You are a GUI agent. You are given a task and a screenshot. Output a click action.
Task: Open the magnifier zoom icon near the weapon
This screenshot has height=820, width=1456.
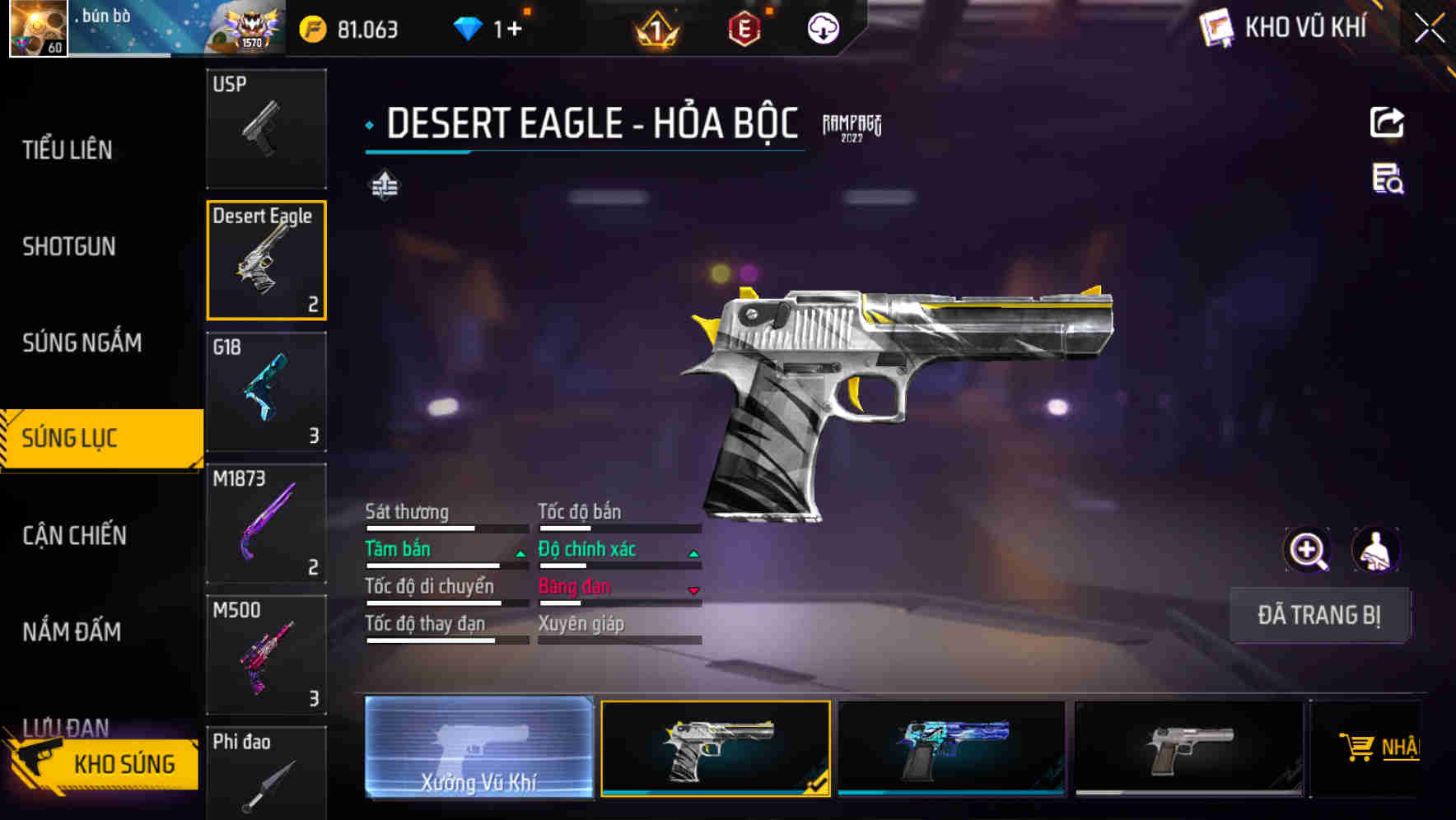[1307, 550]
